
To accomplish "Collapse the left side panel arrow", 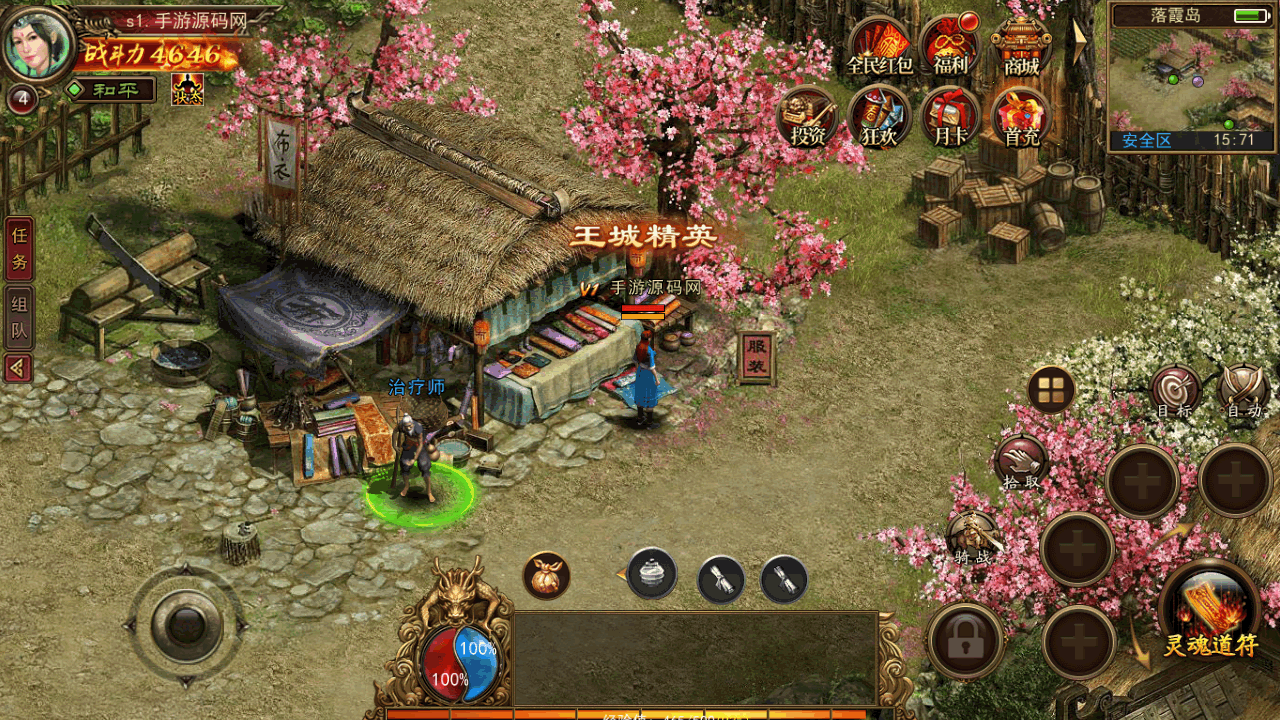I will point(18,368).
